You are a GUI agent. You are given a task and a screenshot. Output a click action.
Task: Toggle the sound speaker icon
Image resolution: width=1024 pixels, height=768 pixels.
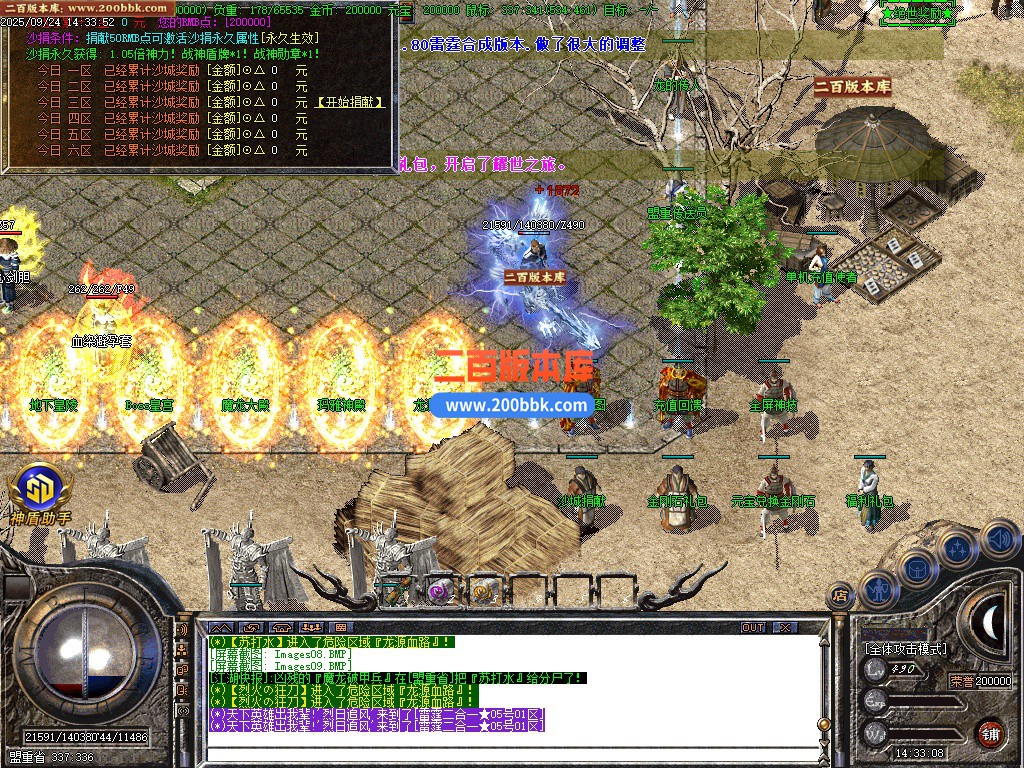[x=1000, y=539]
